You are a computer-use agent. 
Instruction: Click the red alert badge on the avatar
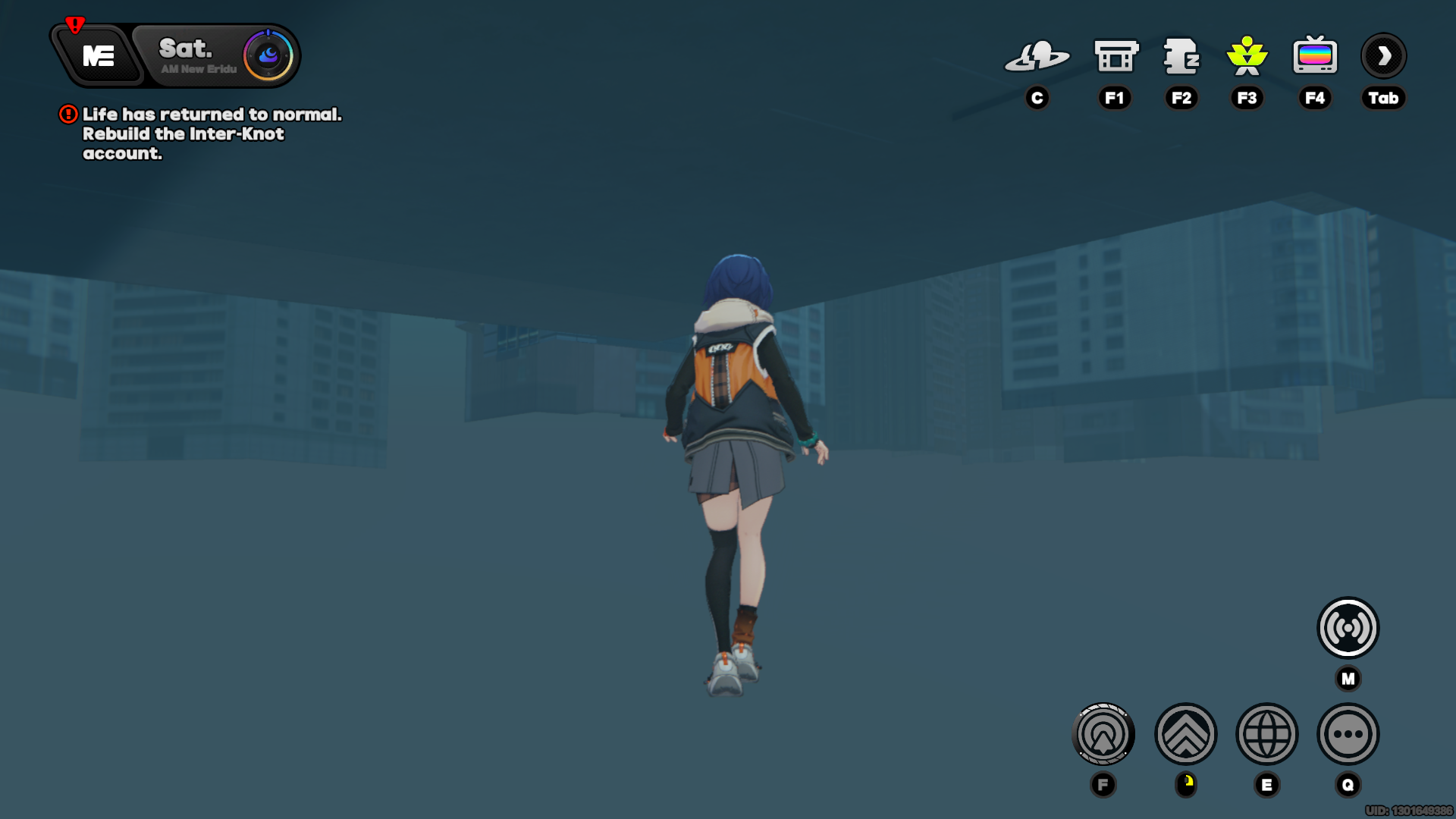click(x=74, y=24)
